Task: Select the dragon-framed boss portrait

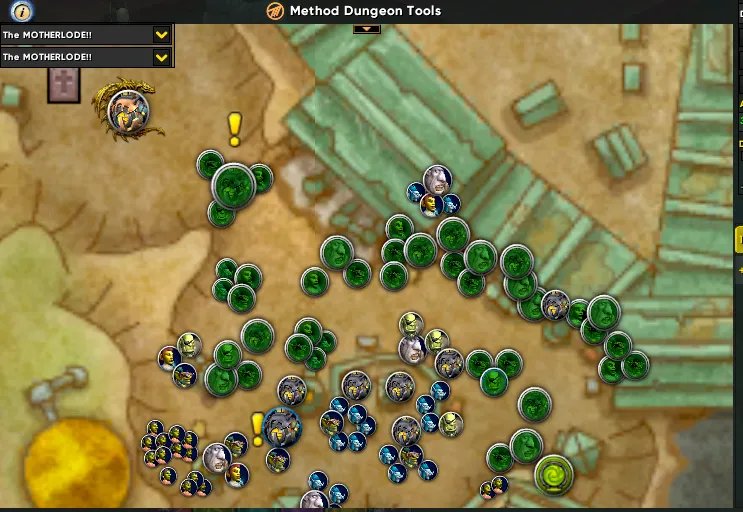Action: click(x=129, y=111)
